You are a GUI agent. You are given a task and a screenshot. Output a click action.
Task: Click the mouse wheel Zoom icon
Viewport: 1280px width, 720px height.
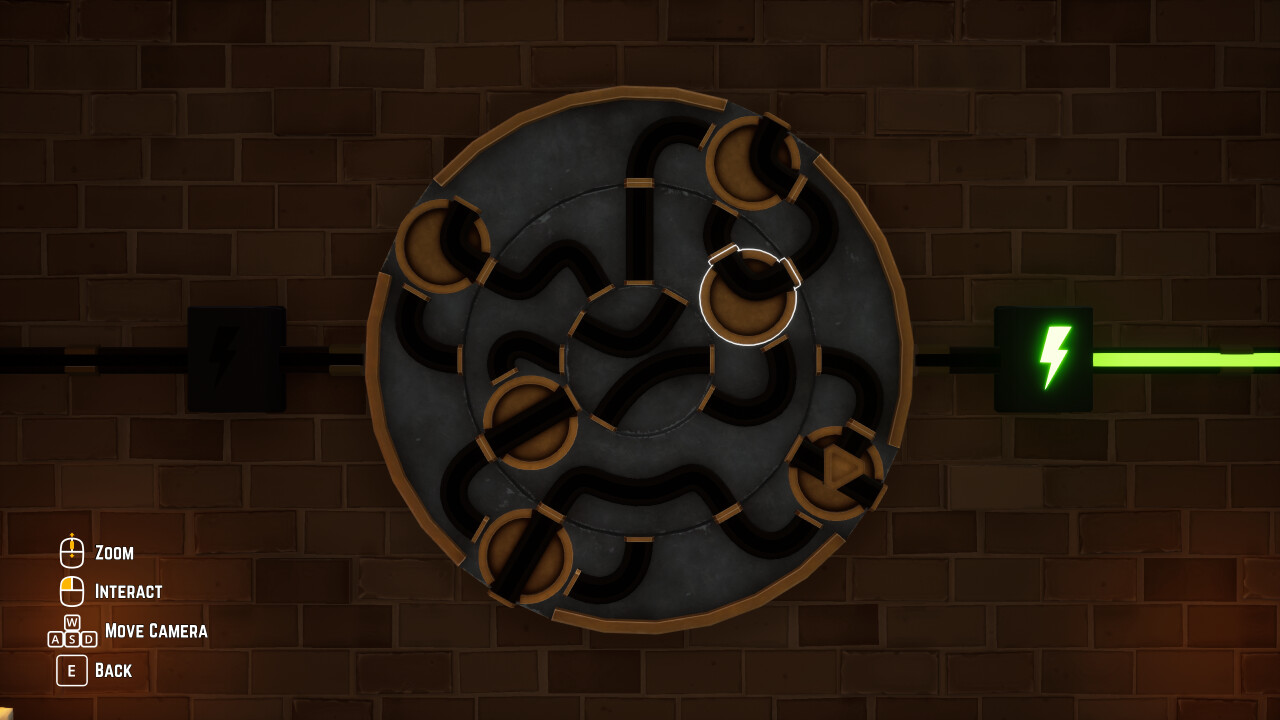71,551
